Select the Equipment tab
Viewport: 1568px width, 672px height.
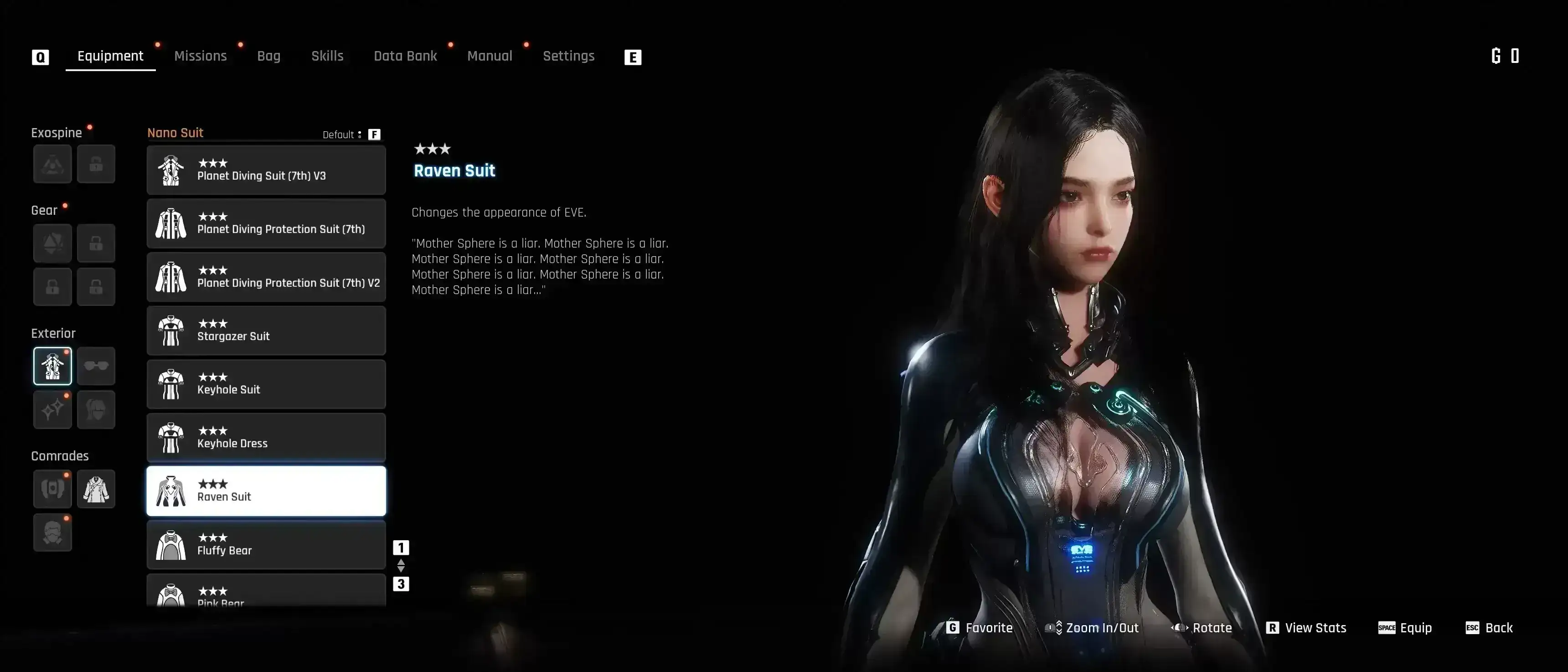coord(110,56)
